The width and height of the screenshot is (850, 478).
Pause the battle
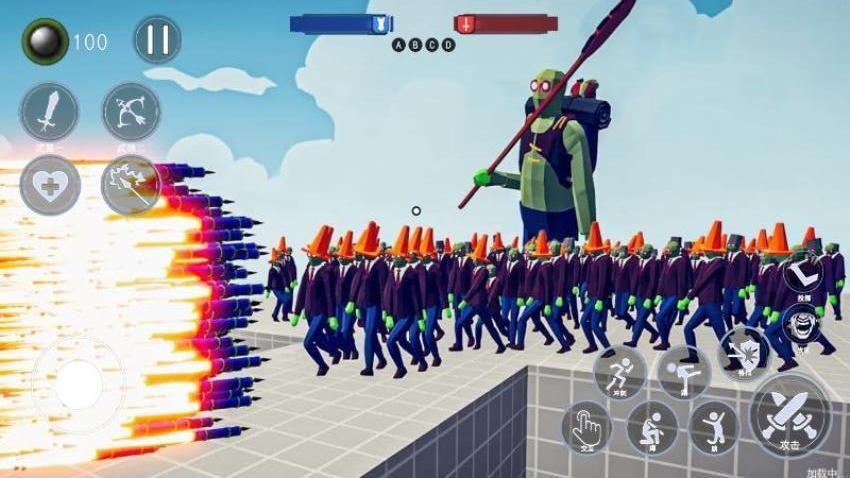pos(157,40)
